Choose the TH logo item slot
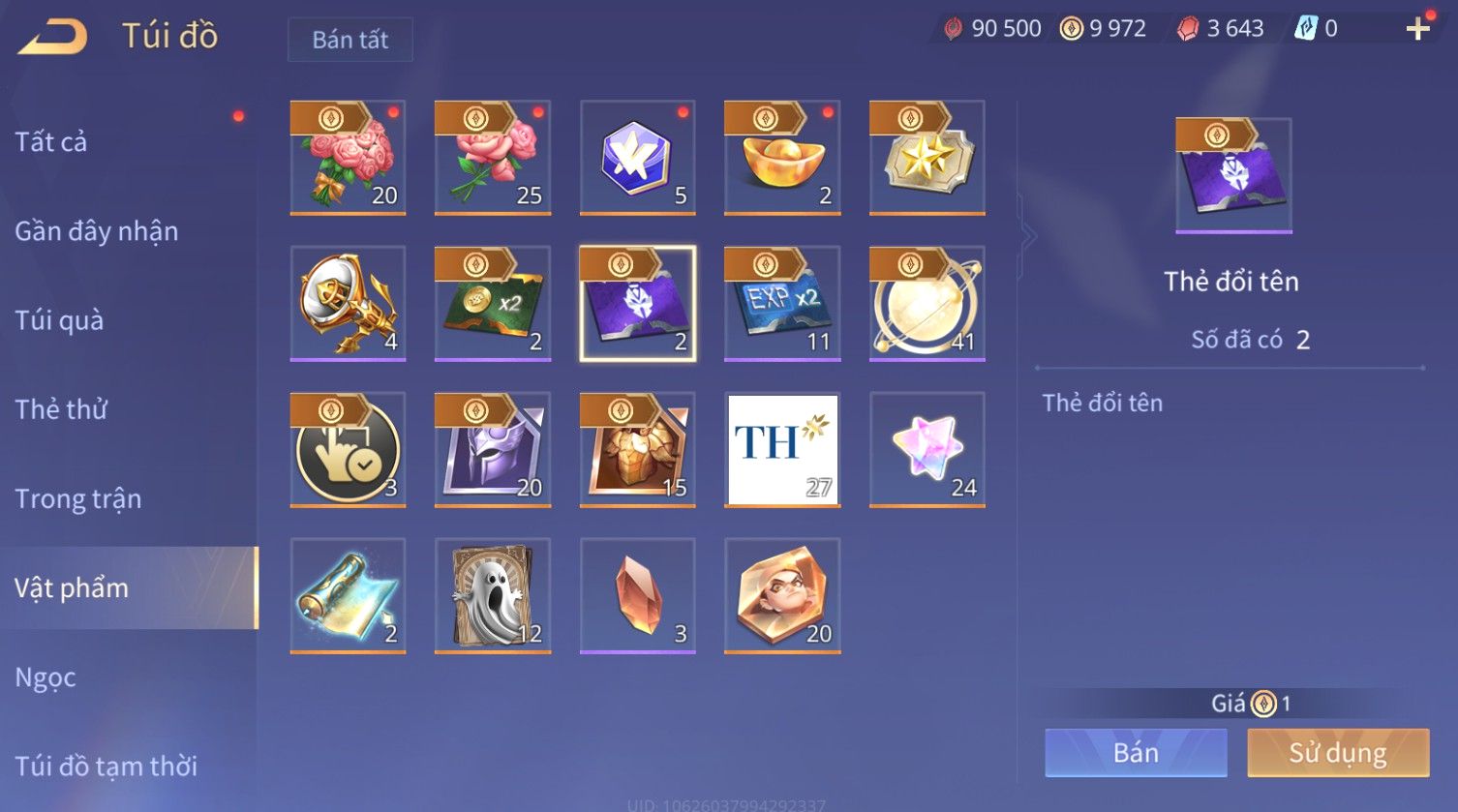This screenshot has height=812, width=1458. (x=782, y=449)
